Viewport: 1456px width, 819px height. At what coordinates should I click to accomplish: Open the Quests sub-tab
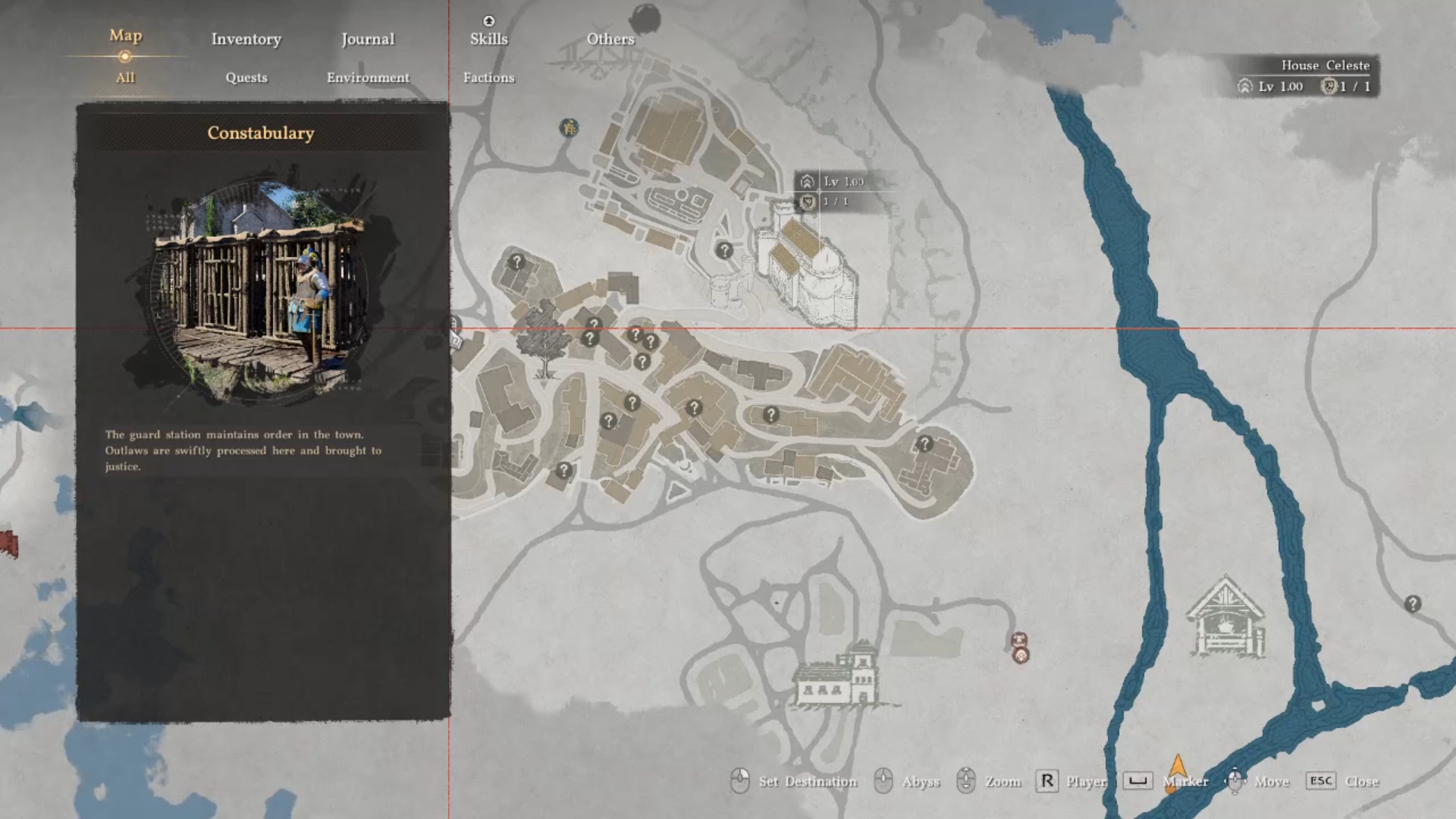pos(246,77)
